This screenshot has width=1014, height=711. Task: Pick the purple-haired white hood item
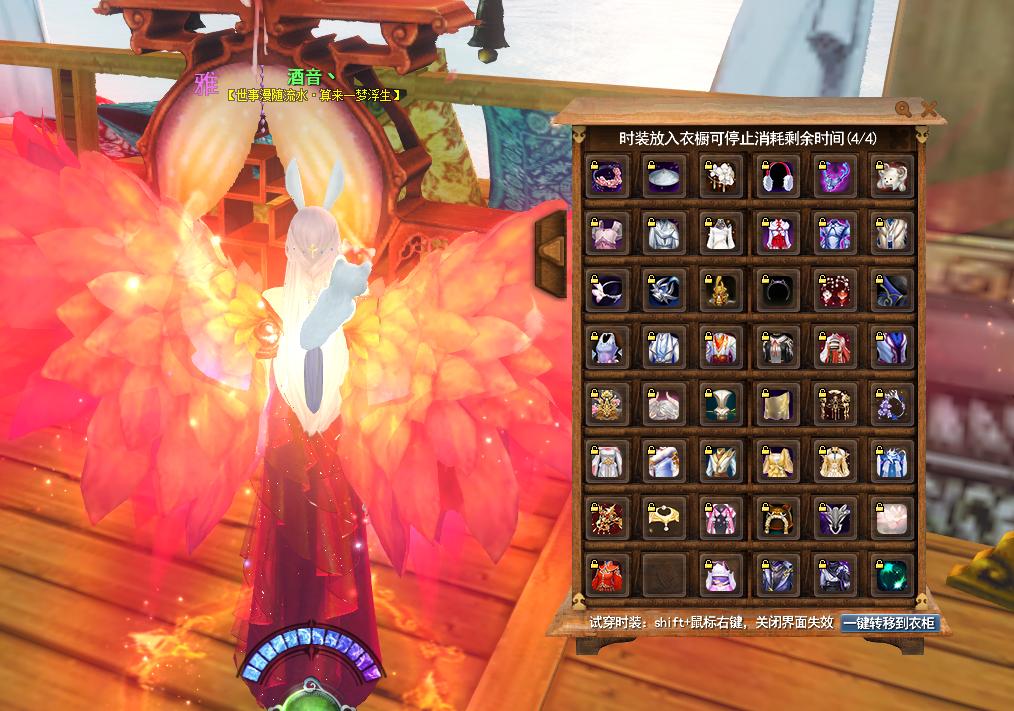click(720, 575)
